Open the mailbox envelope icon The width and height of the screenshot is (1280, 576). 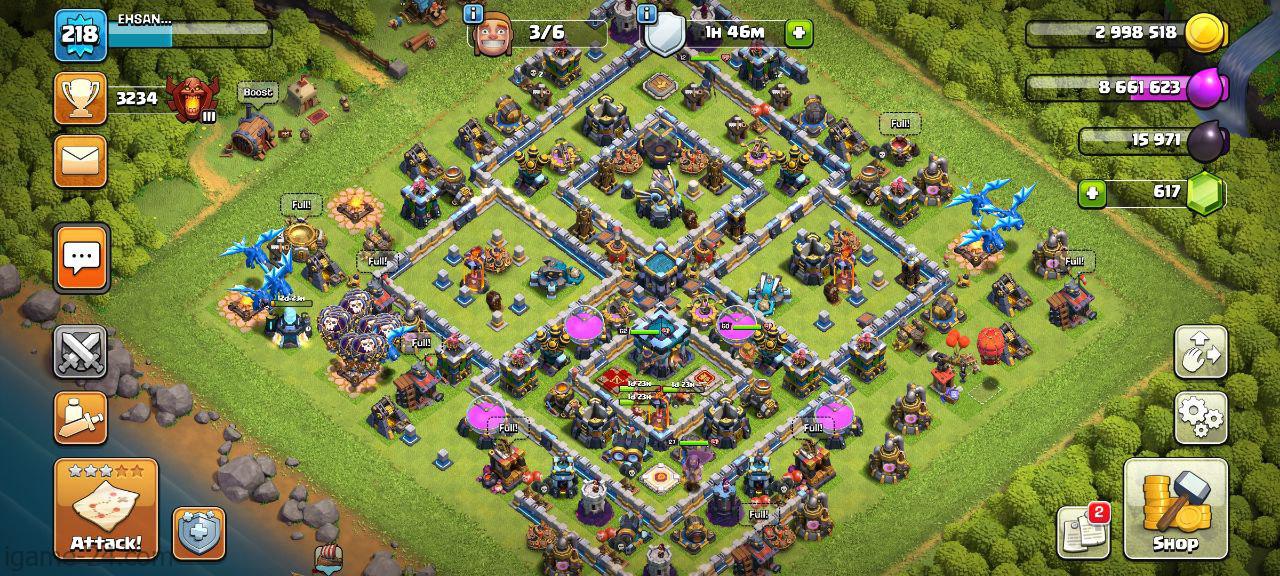80,161
